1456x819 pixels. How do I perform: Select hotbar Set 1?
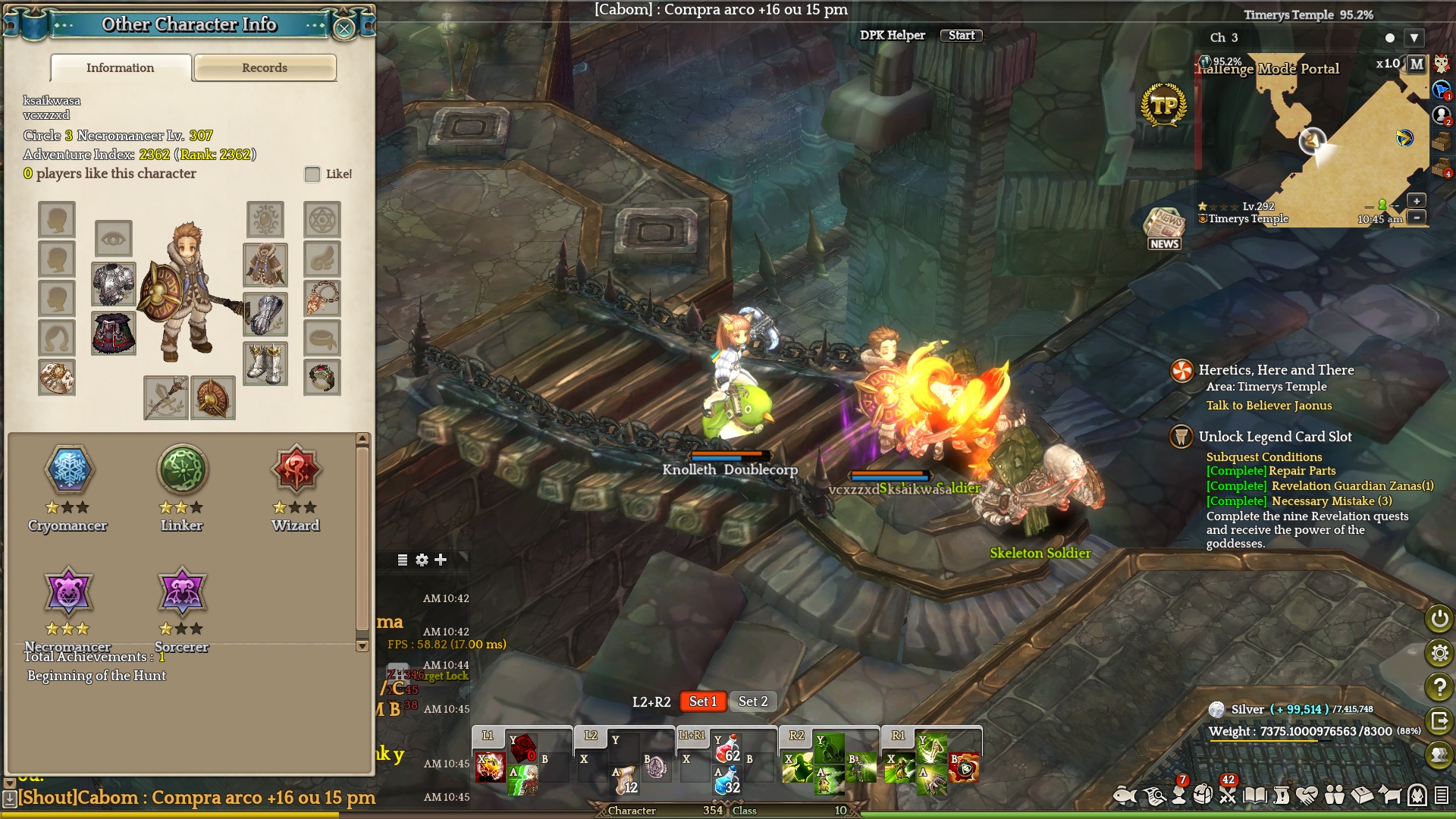point(702,701)
